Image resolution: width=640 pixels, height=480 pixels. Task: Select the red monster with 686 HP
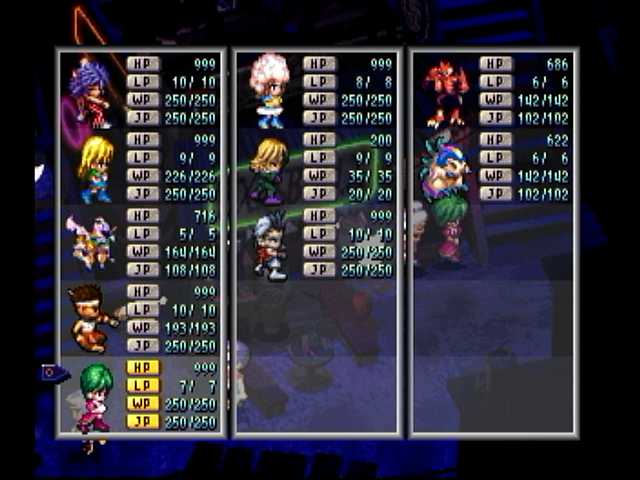(445, 92)
